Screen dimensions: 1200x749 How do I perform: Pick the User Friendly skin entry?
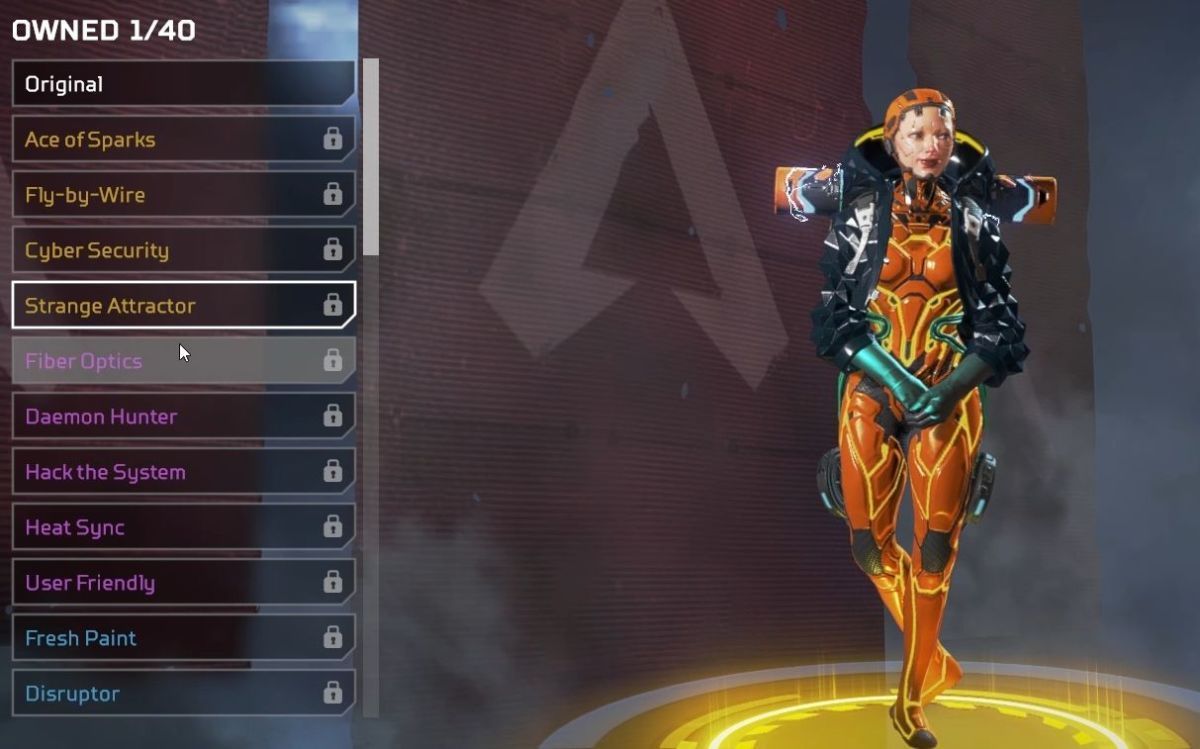point(183,583)
